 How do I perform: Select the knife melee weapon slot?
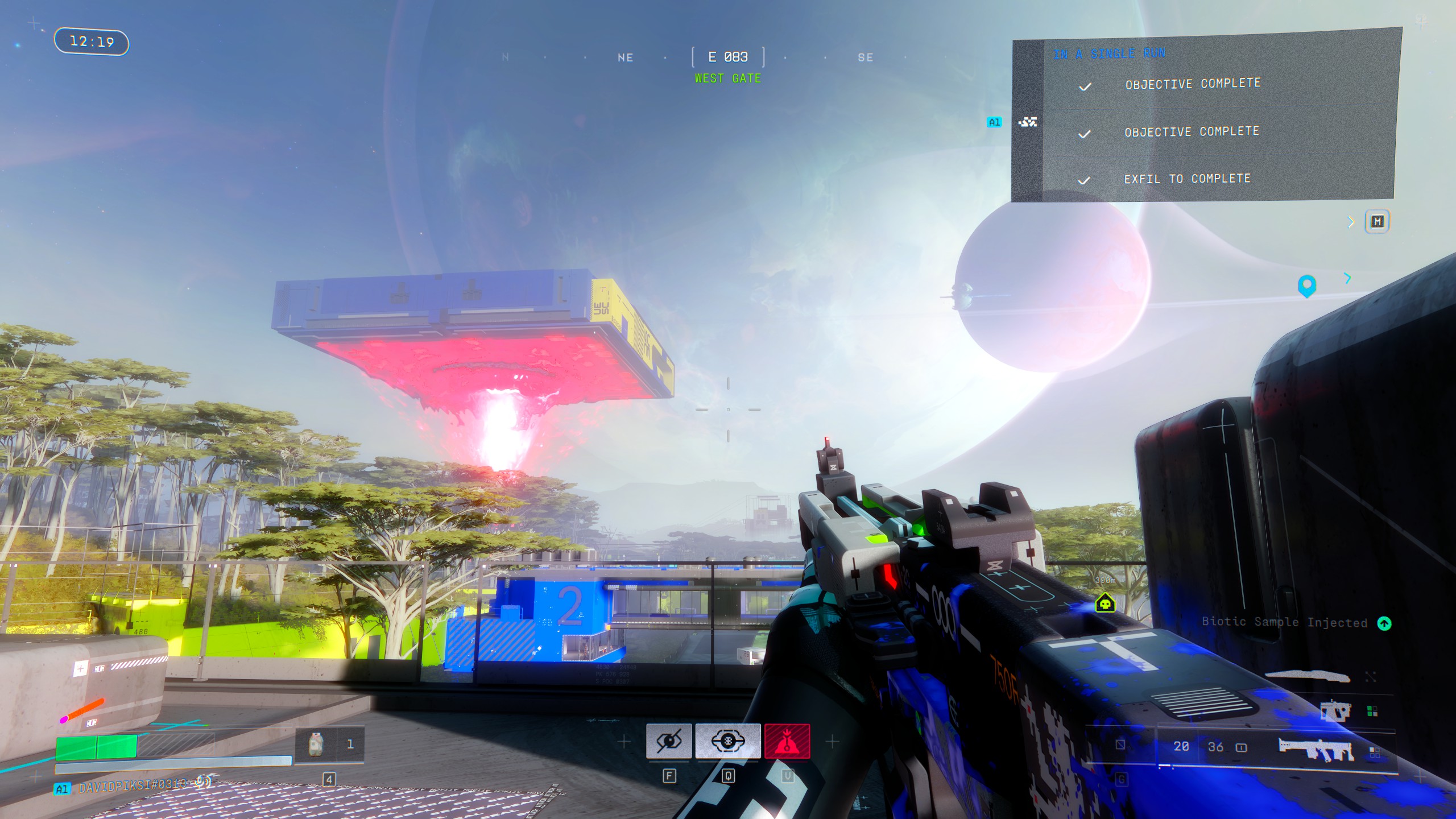click(x=1307, y=676)
